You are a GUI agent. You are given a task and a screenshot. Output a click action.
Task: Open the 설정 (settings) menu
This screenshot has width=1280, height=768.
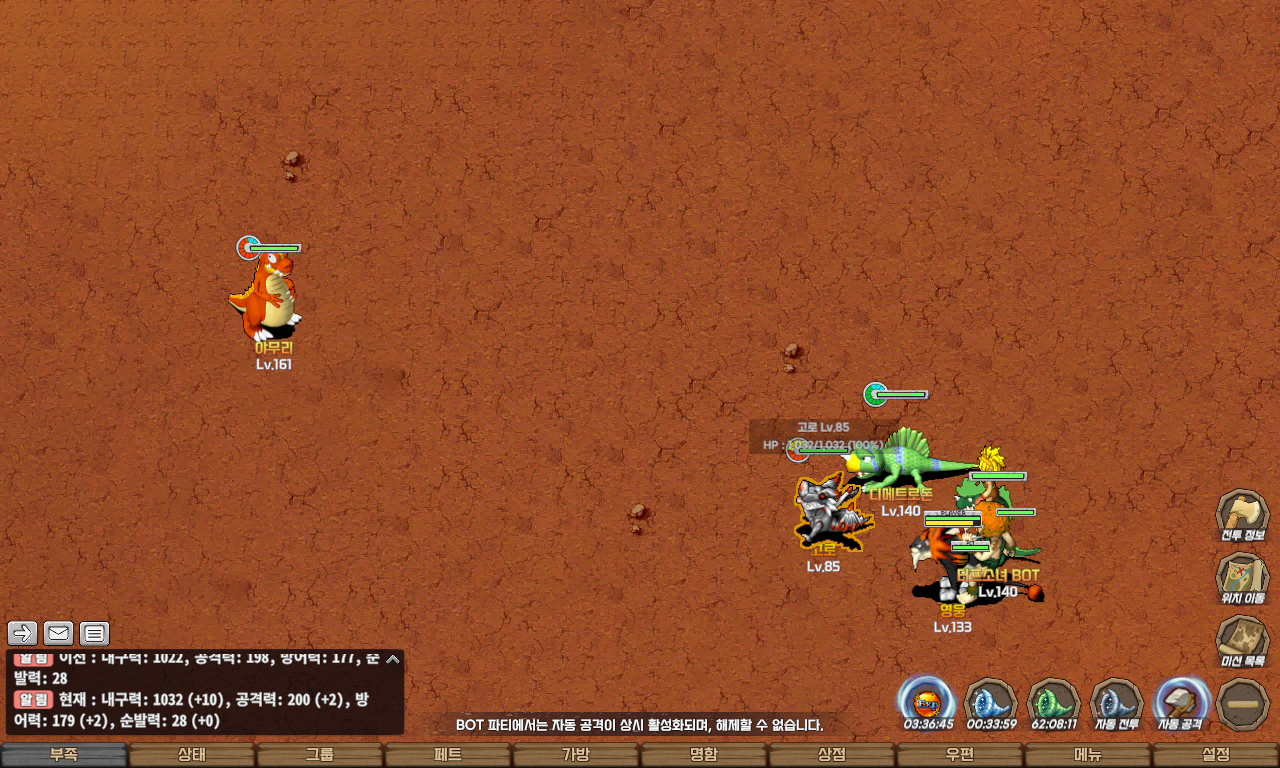tap(1216, 755)
